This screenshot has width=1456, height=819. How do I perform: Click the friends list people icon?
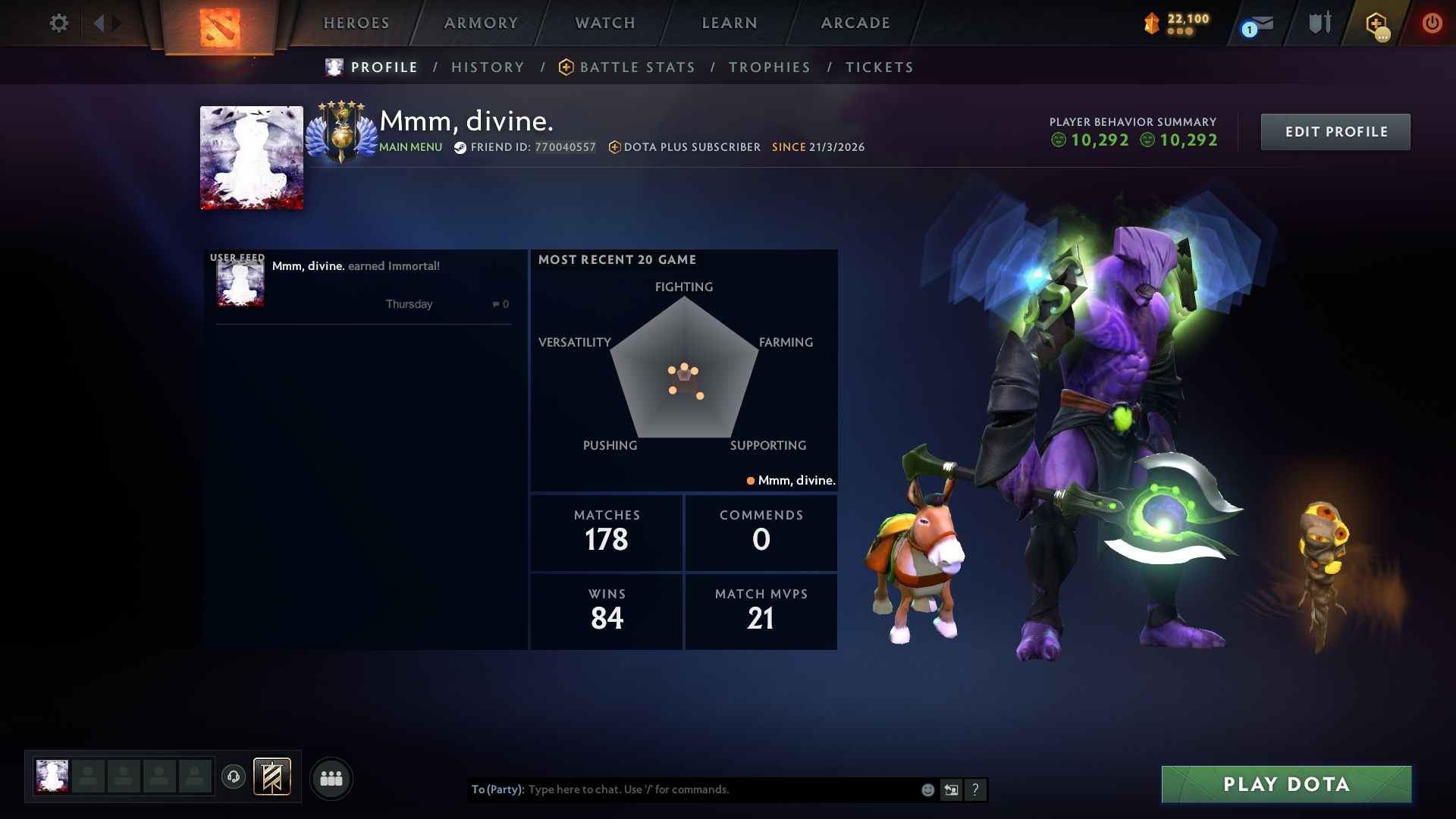tap(331, 778)
